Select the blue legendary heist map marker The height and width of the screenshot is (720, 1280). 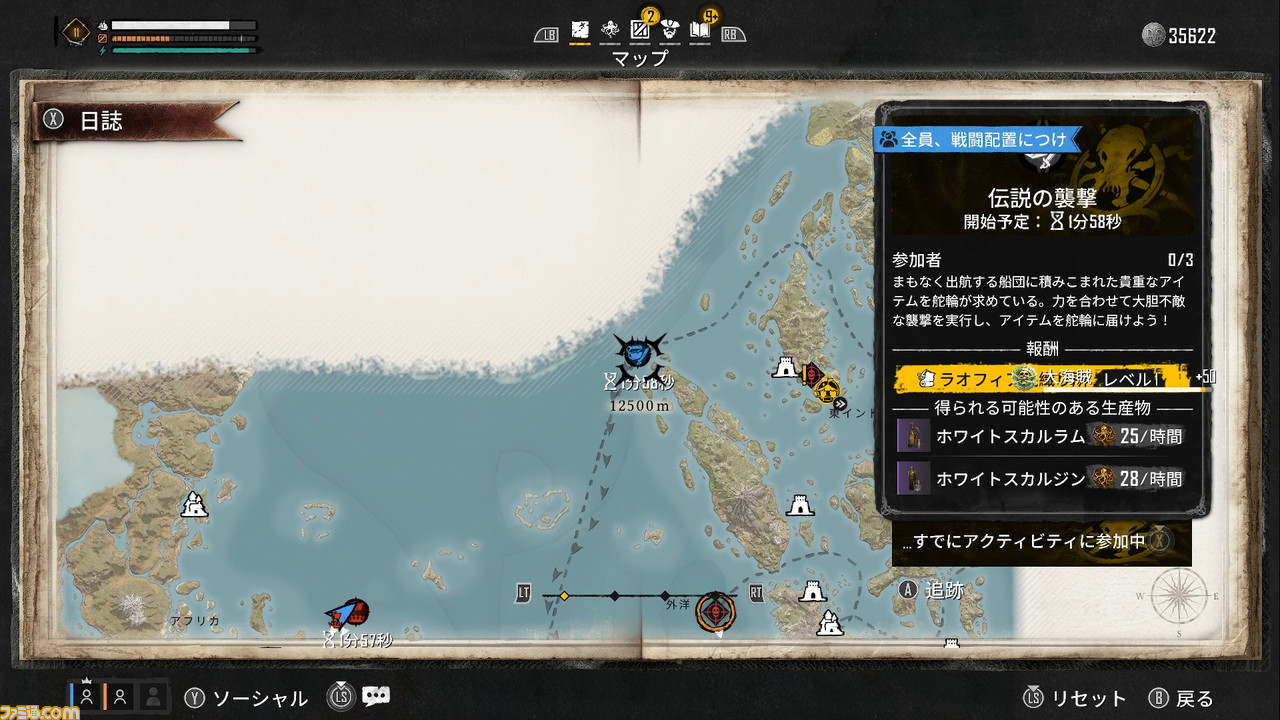(638, 353)
